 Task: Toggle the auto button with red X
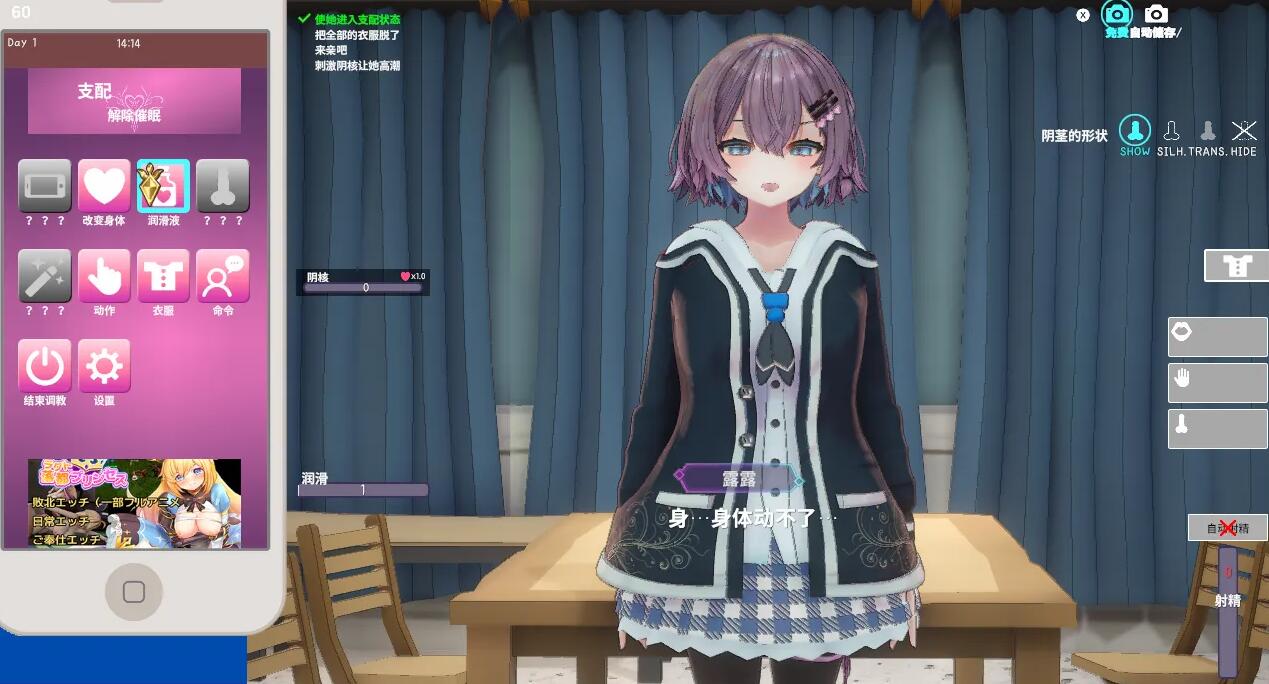tap(1227, 527)
